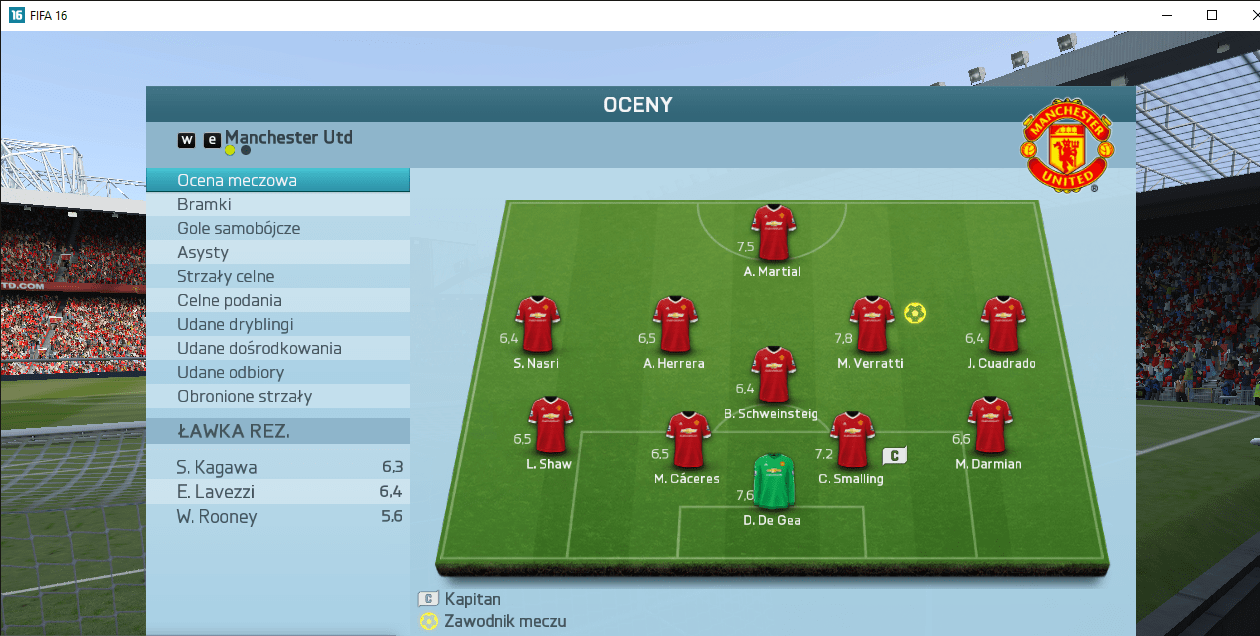
Task: Choose Gole samobójcze from the list
Action: coord(277,228)
